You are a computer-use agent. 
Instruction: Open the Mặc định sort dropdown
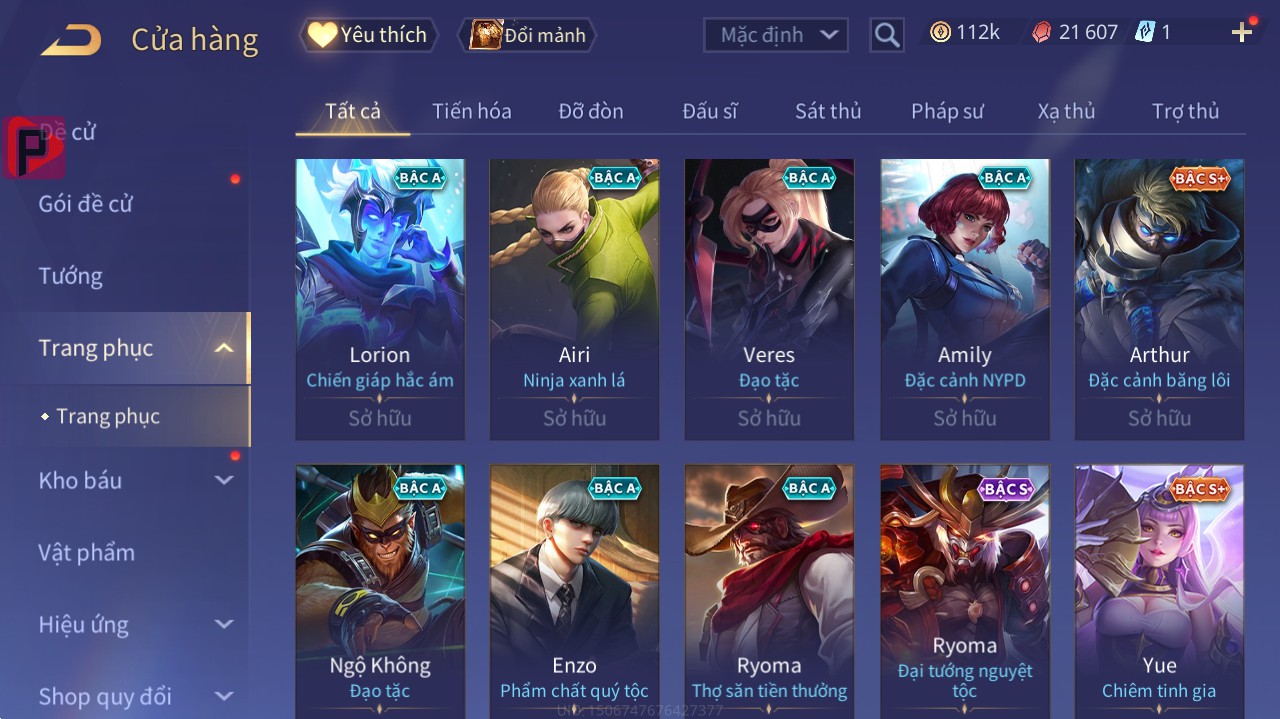click(x=775, y=35)
